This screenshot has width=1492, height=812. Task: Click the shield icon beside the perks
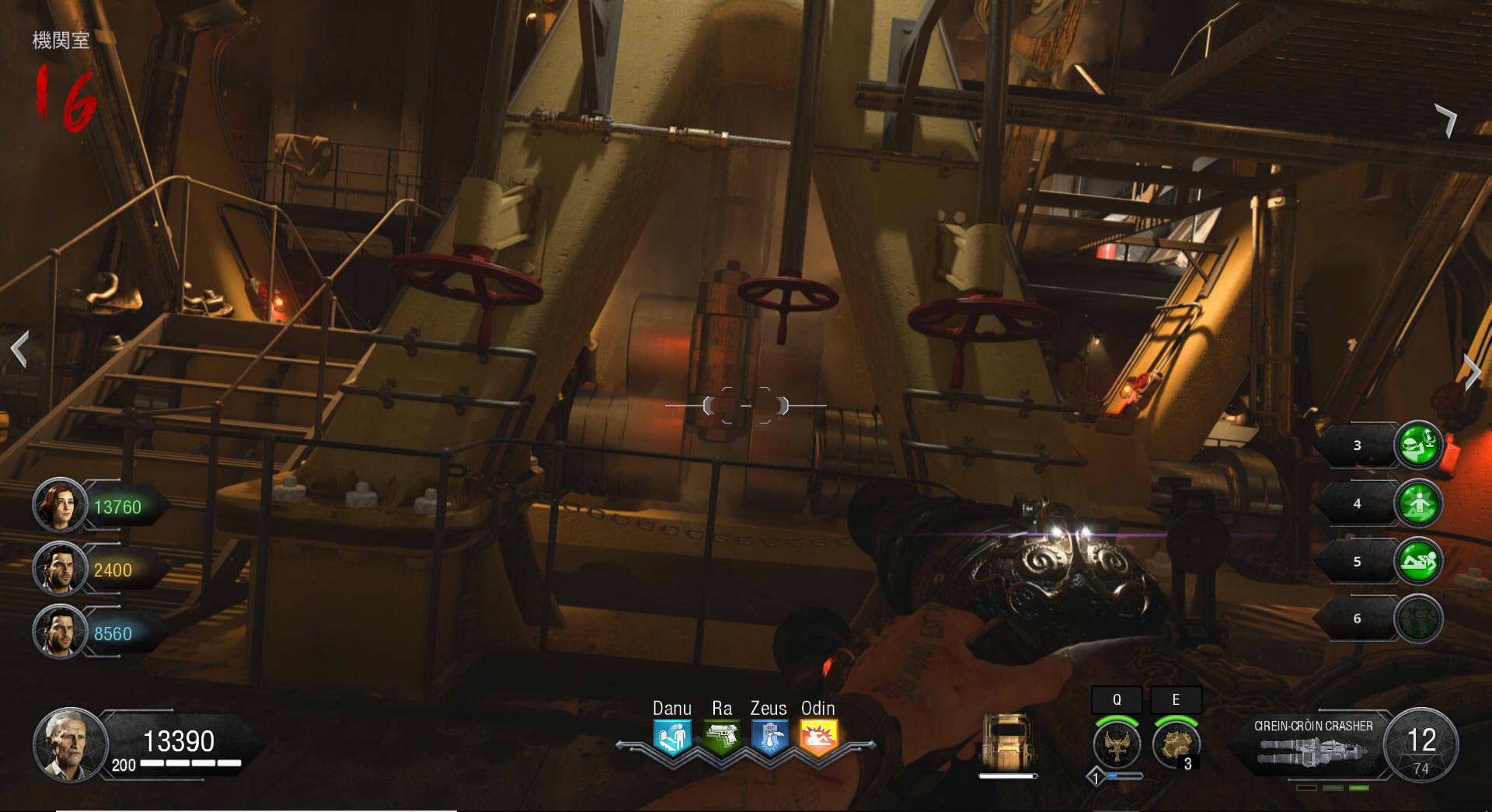(x=1008, y=741)
